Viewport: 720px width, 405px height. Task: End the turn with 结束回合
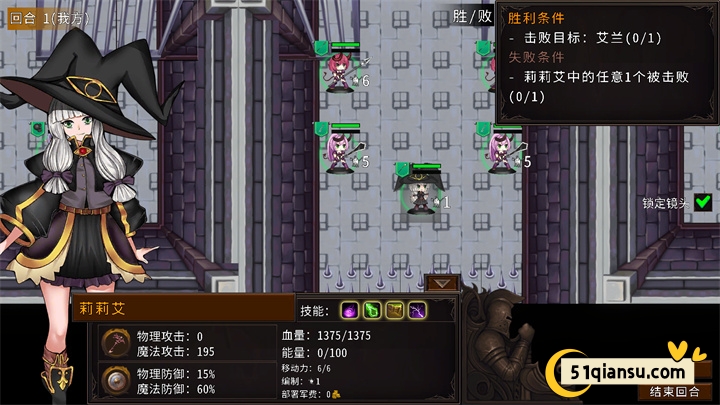pyautogui.click(x=675, y=391)
